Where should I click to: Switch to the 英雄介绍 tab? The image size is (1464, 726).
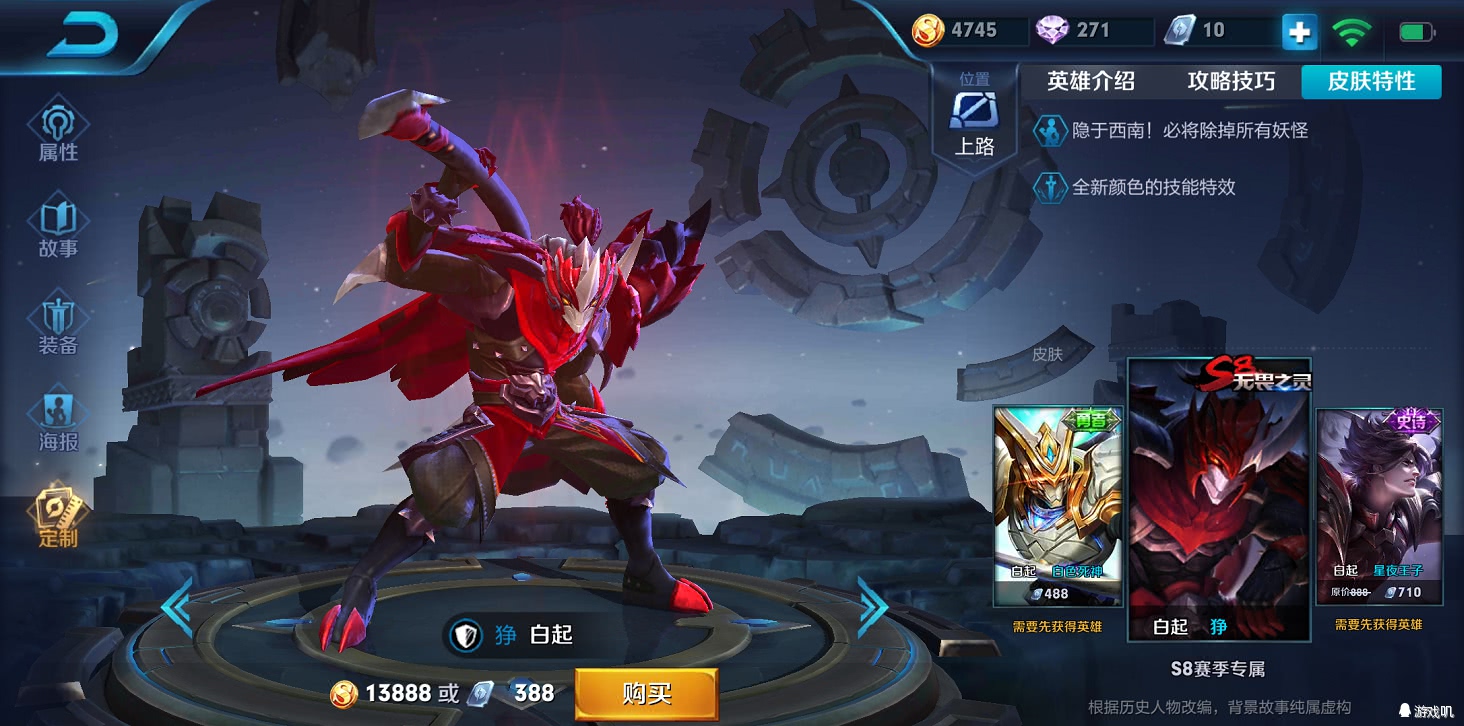click(x=1090, y=82)
